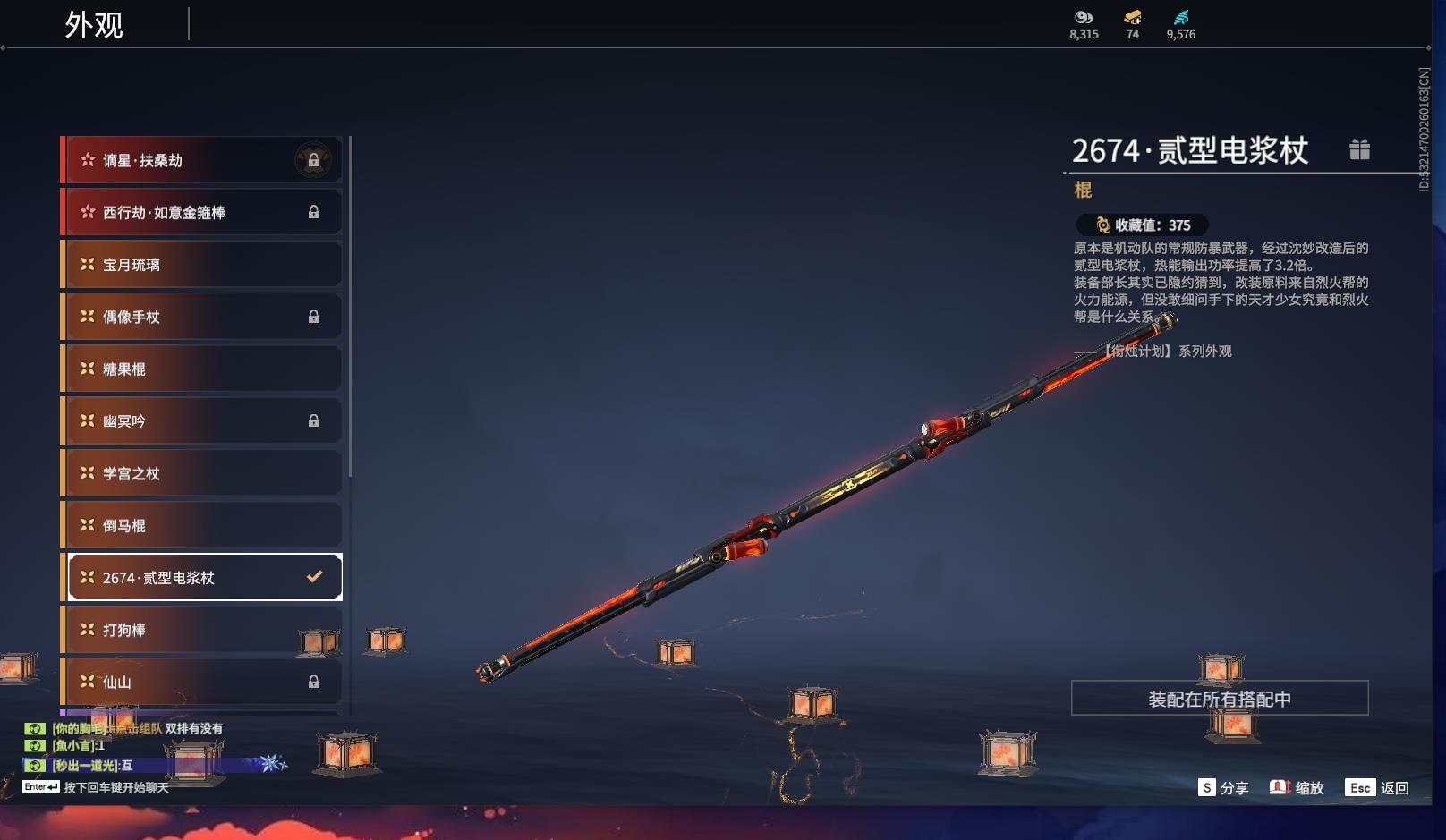Pick the 偶像手杖 skin row
1446x840 pixels.
click(202, 317)
